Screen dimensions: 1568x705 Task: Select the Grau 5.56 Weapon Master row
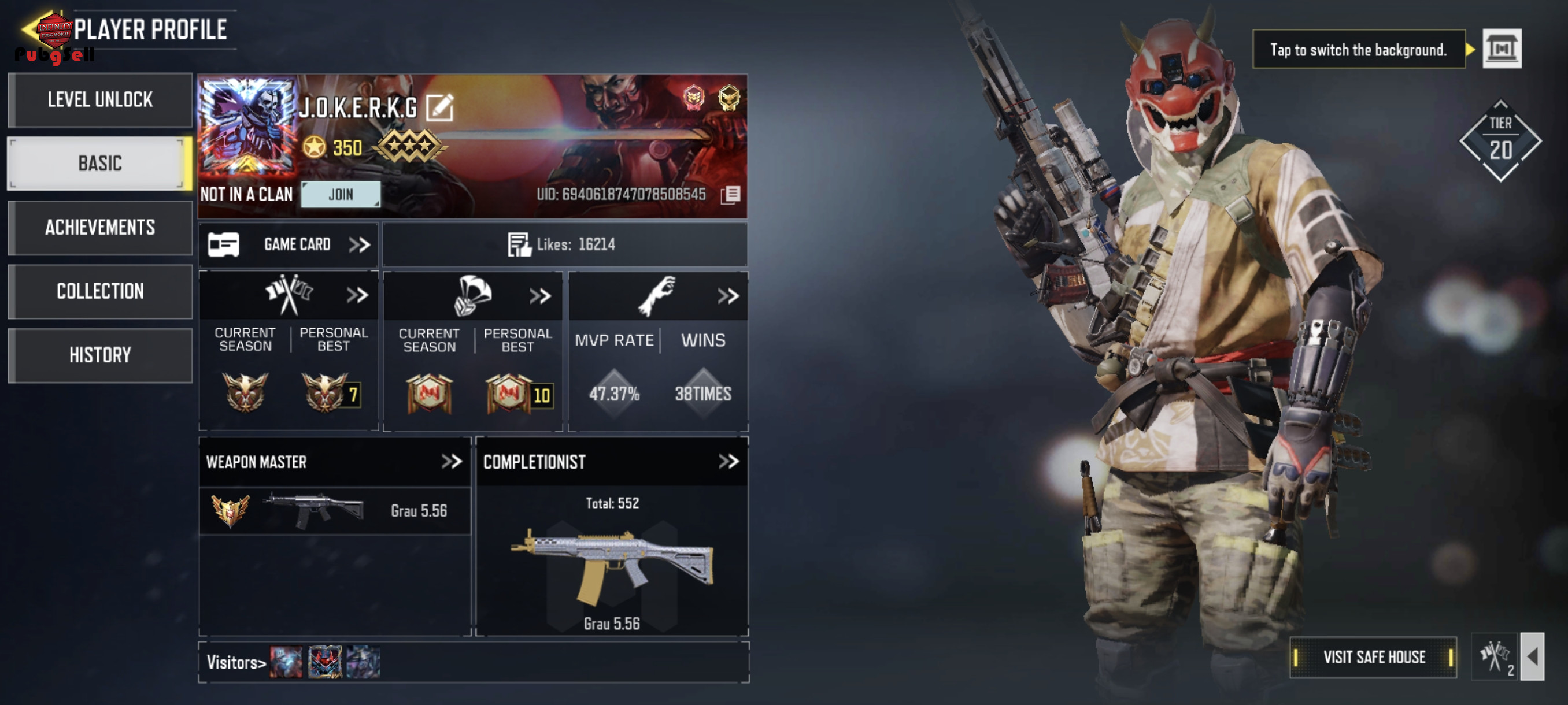[335, 511]
